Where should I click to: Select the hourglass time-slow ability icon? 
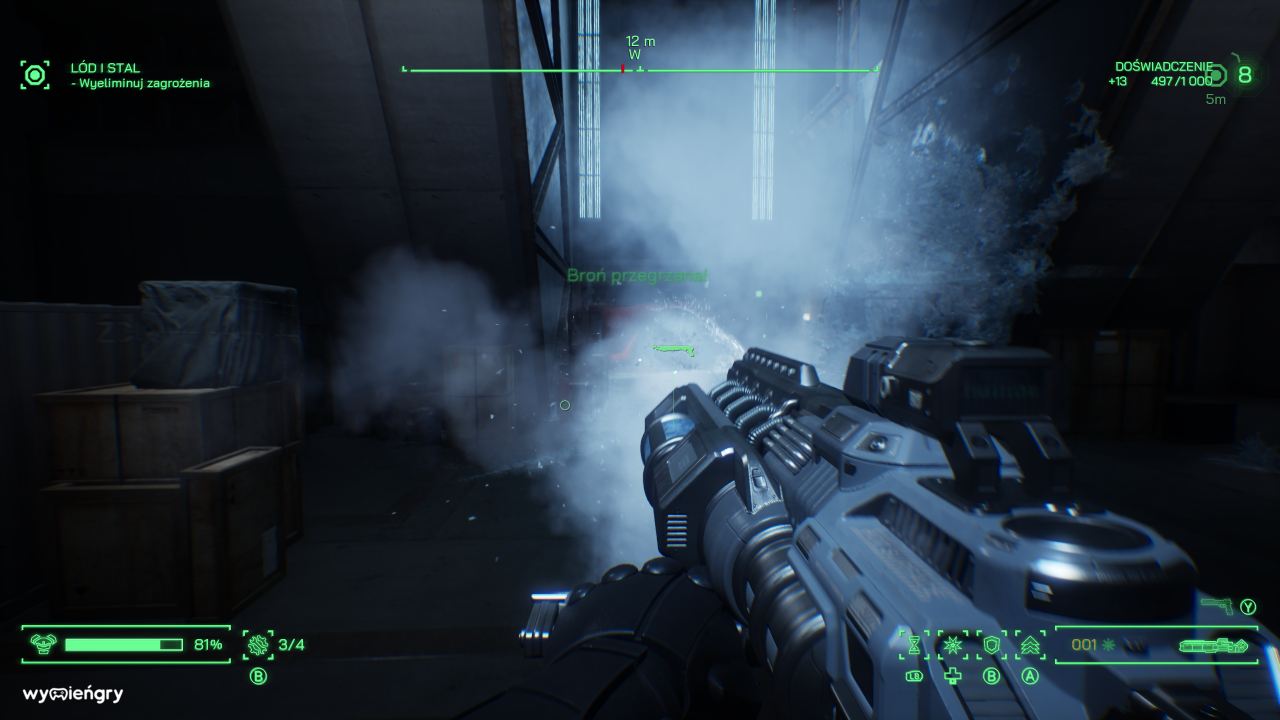914,646
